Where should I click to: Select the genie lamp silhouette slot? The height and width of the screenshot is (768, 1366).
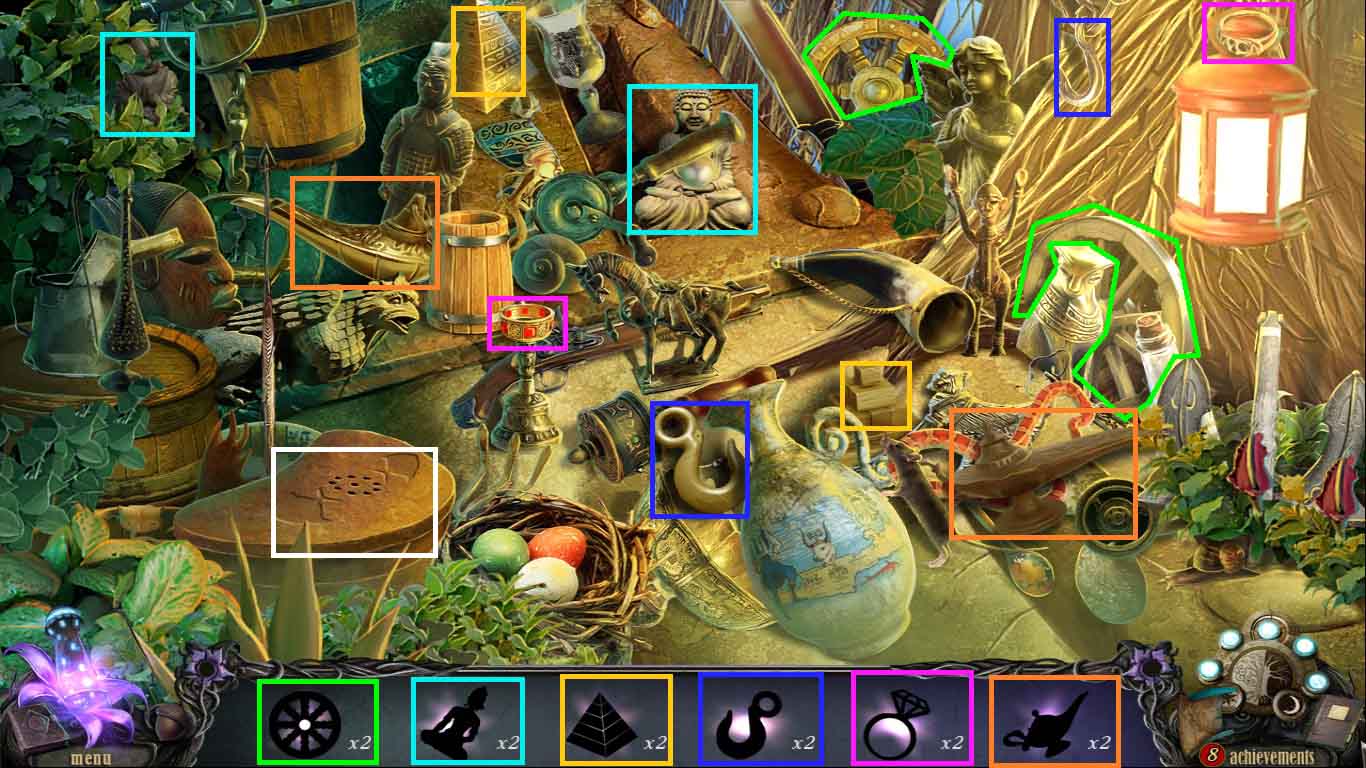click(1054, 721)
